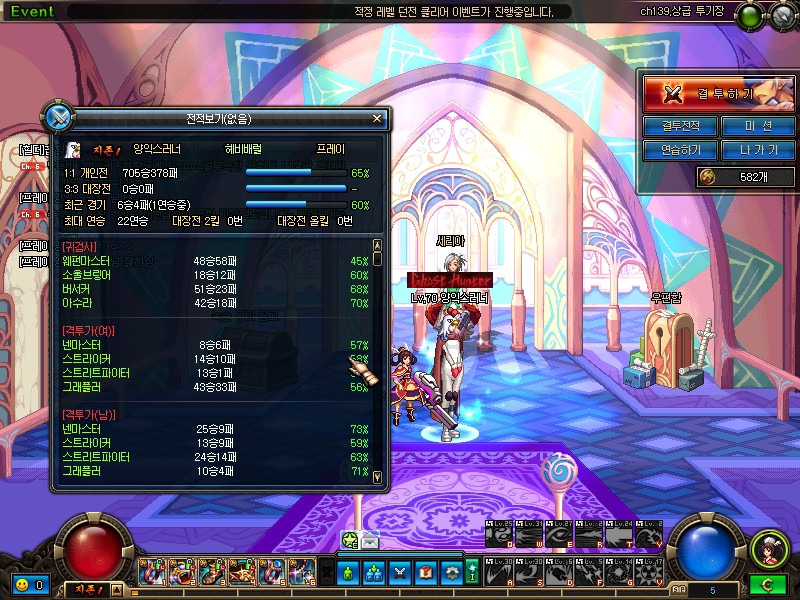
Task: Click the white bird icon in record header
Action: [x=73, y=149]
